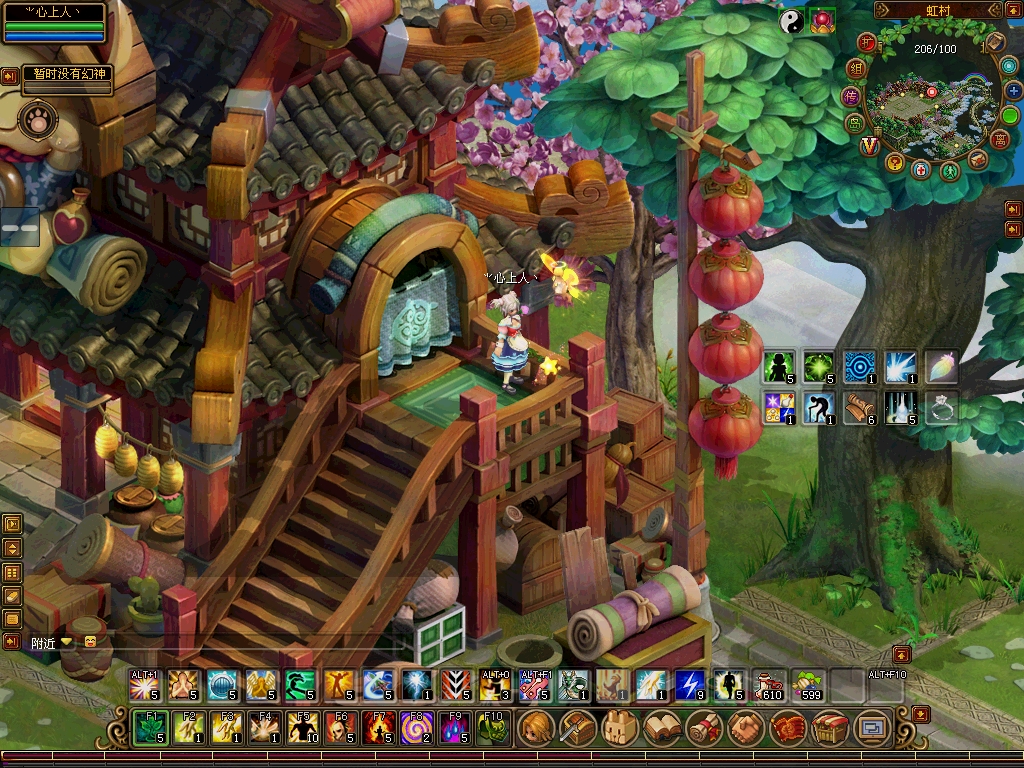Select the yin-yang buff icon
This screenshot has width=1024, height=768.
pos(792,22)
